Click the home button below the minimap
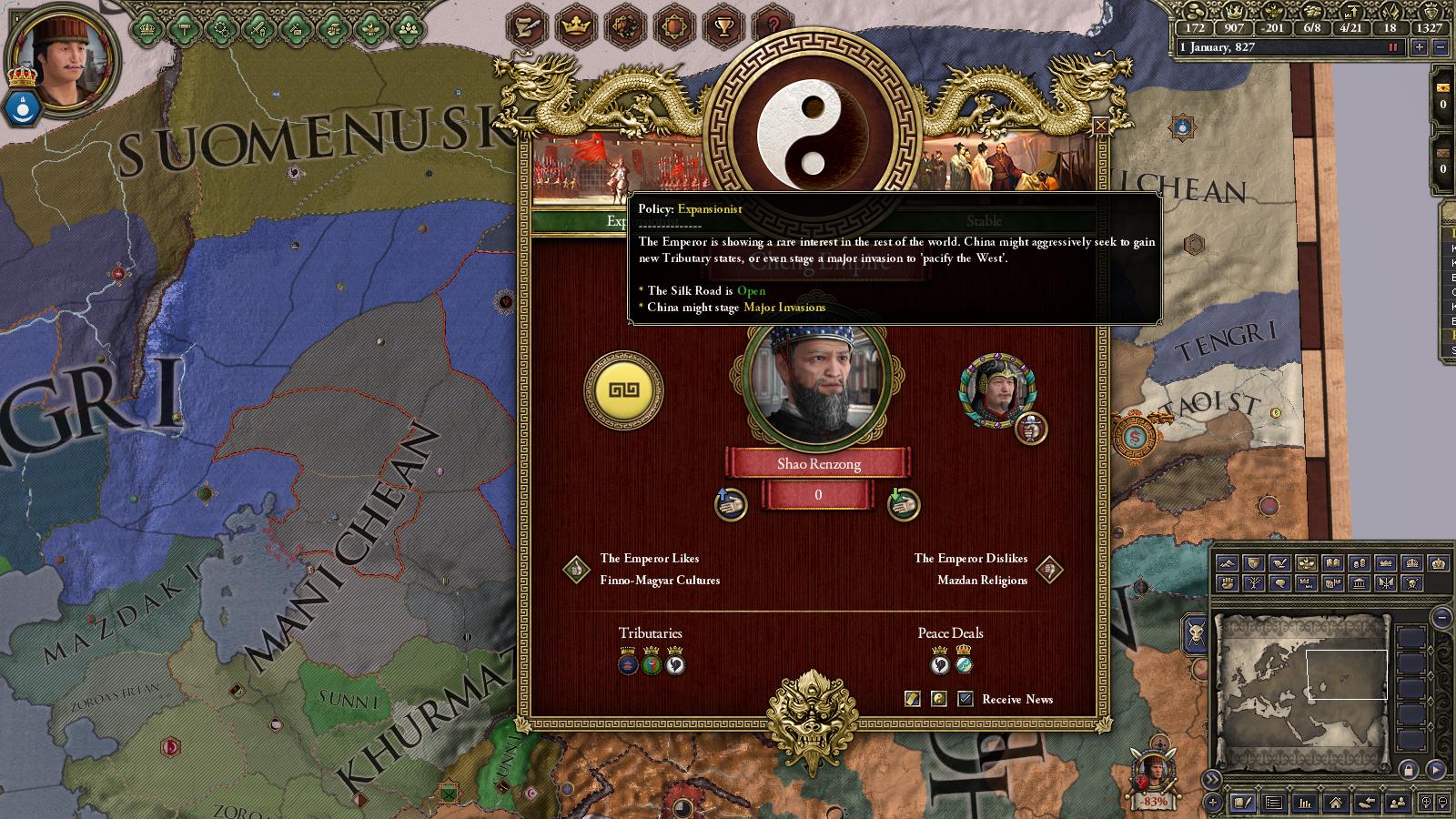The width and height of the screenshot is (1456, 819). [1335, 803]
